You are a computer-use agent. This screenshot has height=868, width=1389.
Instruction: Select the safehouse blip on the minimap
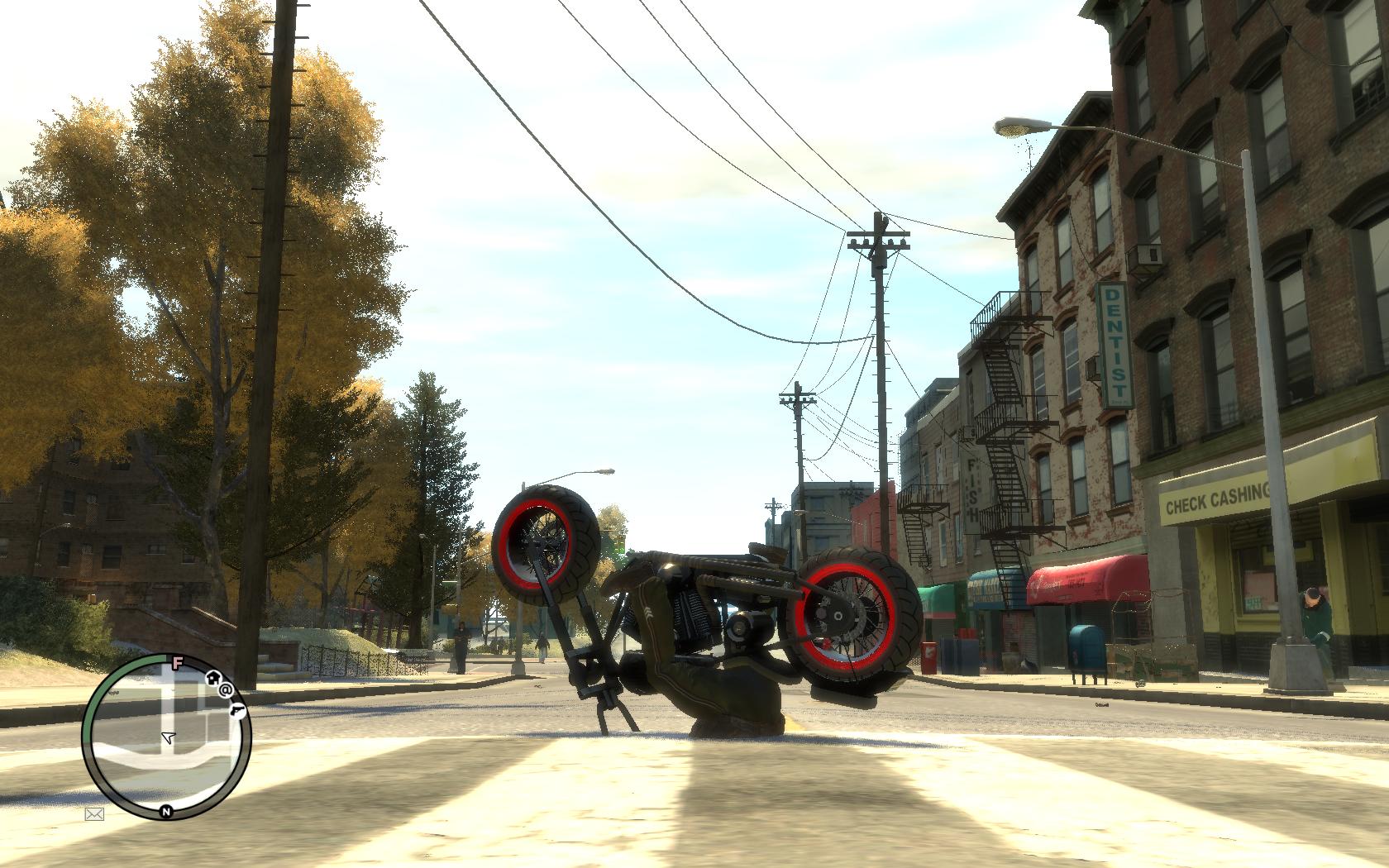pos(212,677)
